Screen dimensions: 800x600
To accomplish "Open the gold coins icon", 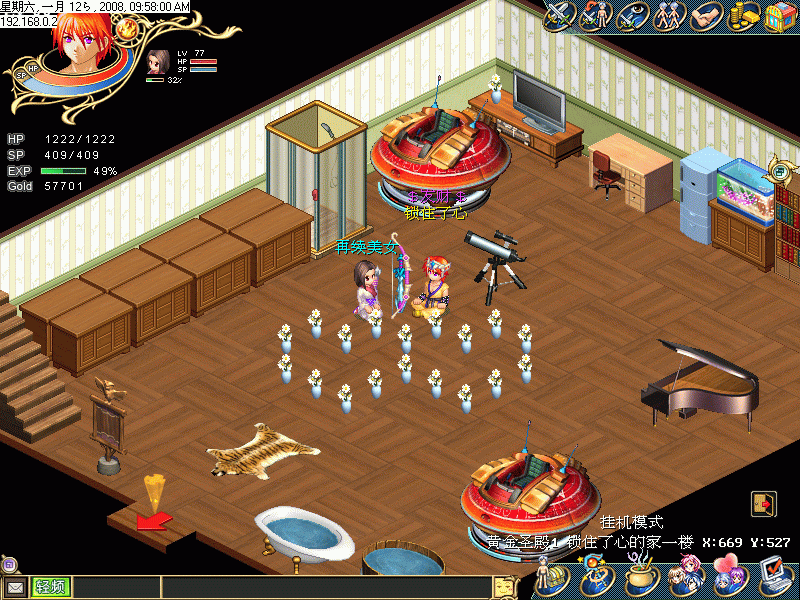I will [x=743, y=15].
